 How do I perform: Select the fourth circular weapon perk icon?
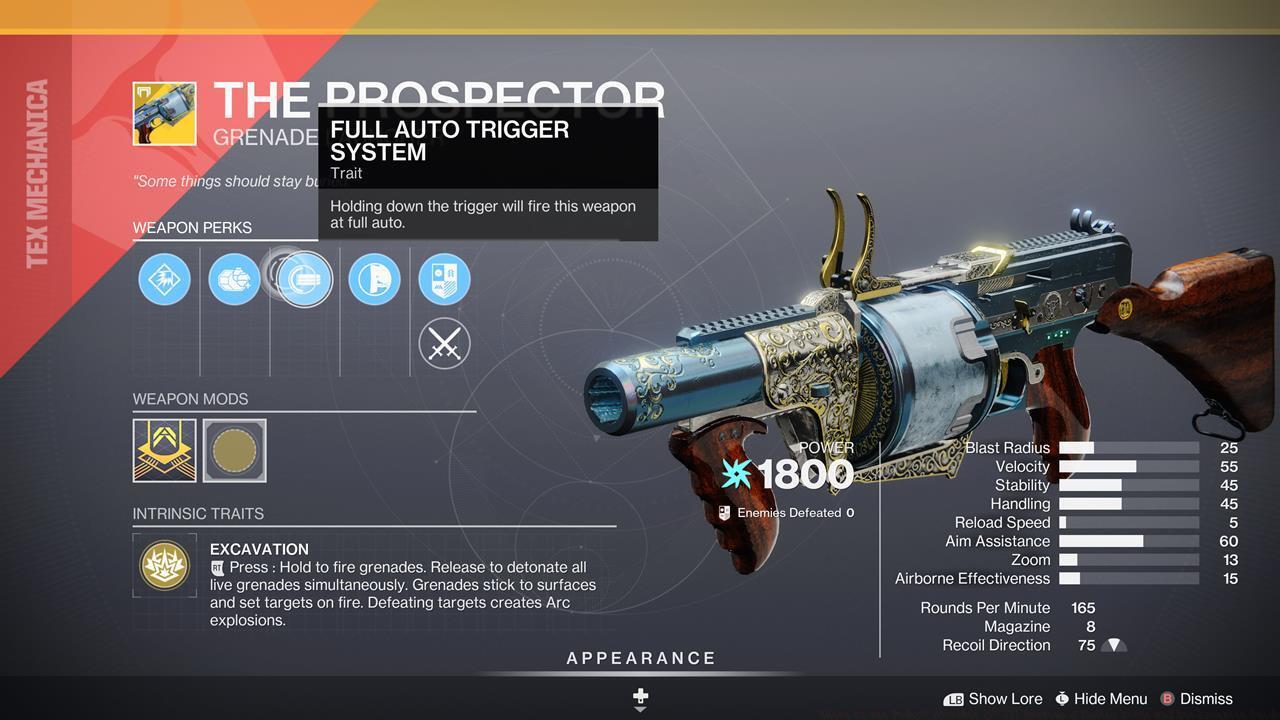point(374,279)
